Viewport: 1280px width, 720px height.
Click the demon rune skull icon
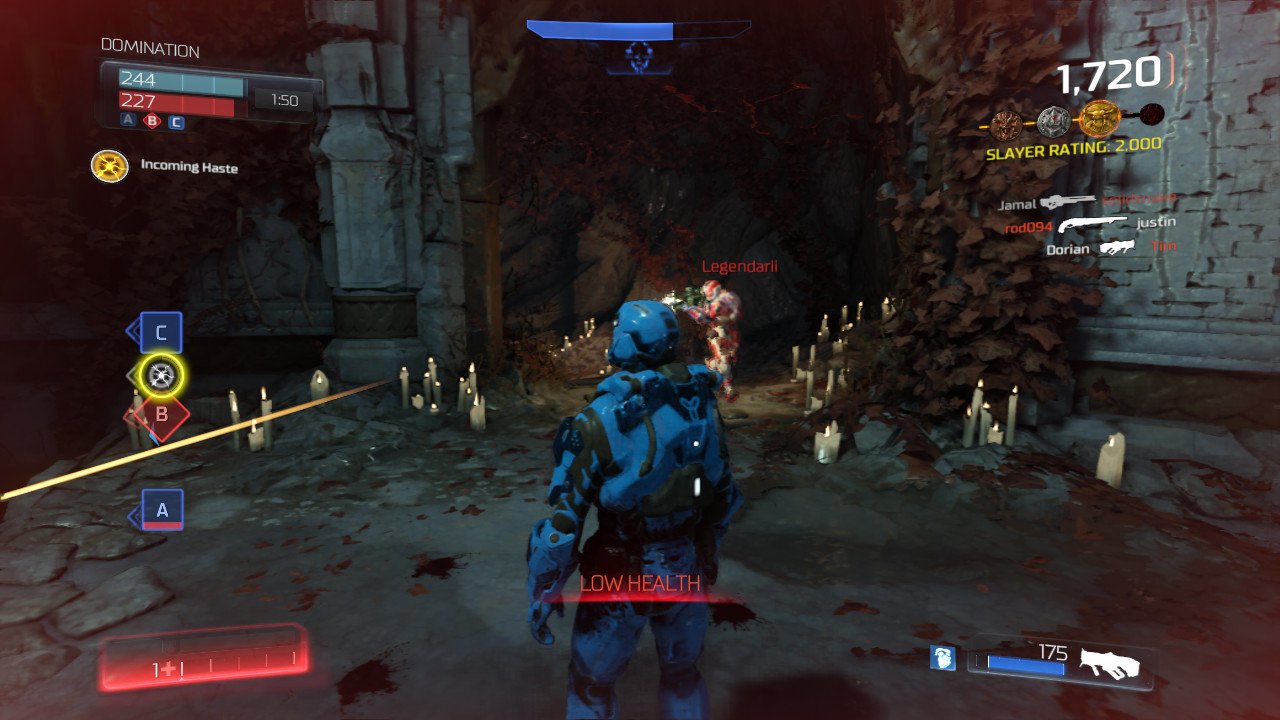tap(638, 56)
